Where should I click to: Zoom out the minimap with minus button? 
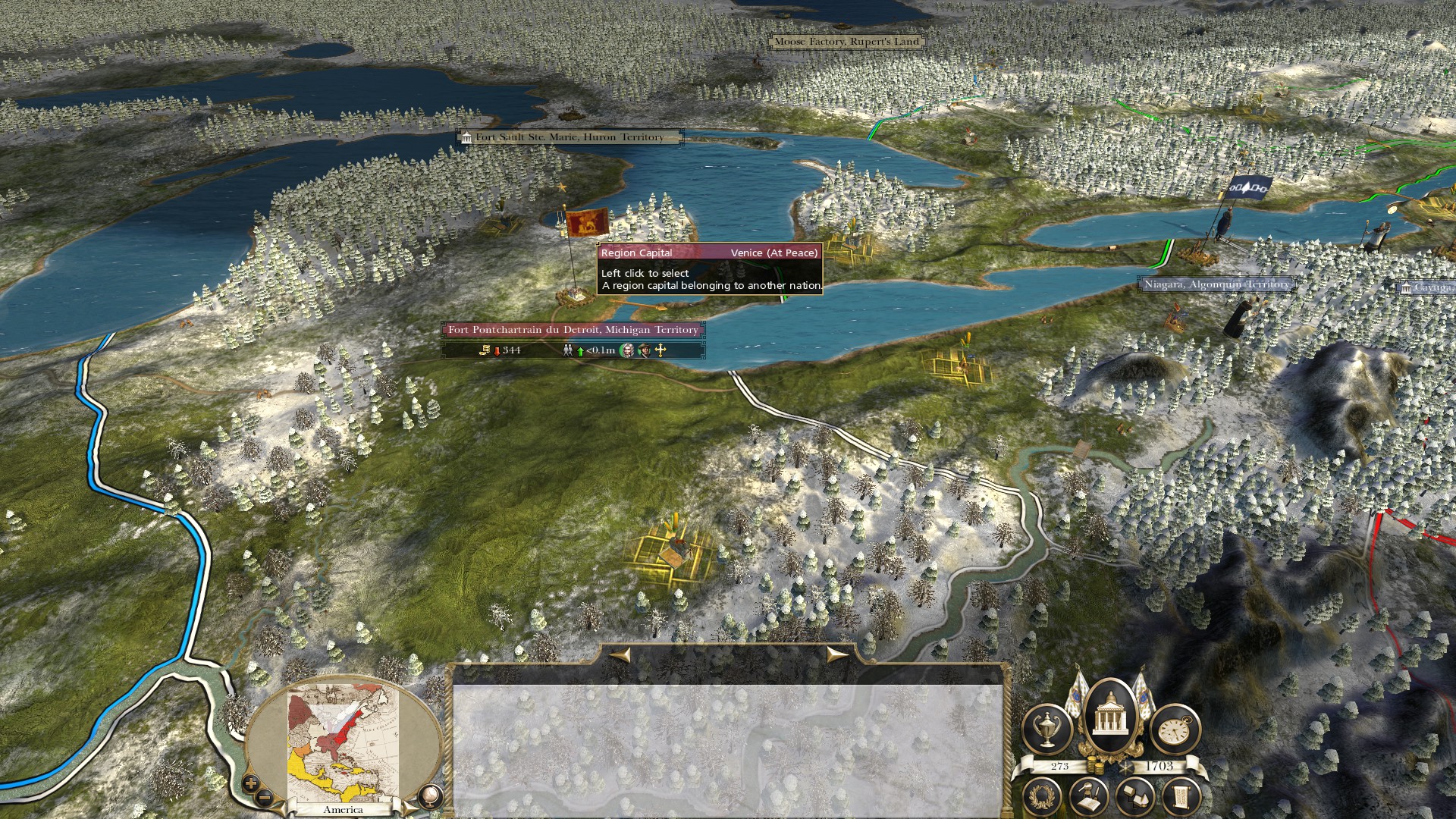(265, 797)
